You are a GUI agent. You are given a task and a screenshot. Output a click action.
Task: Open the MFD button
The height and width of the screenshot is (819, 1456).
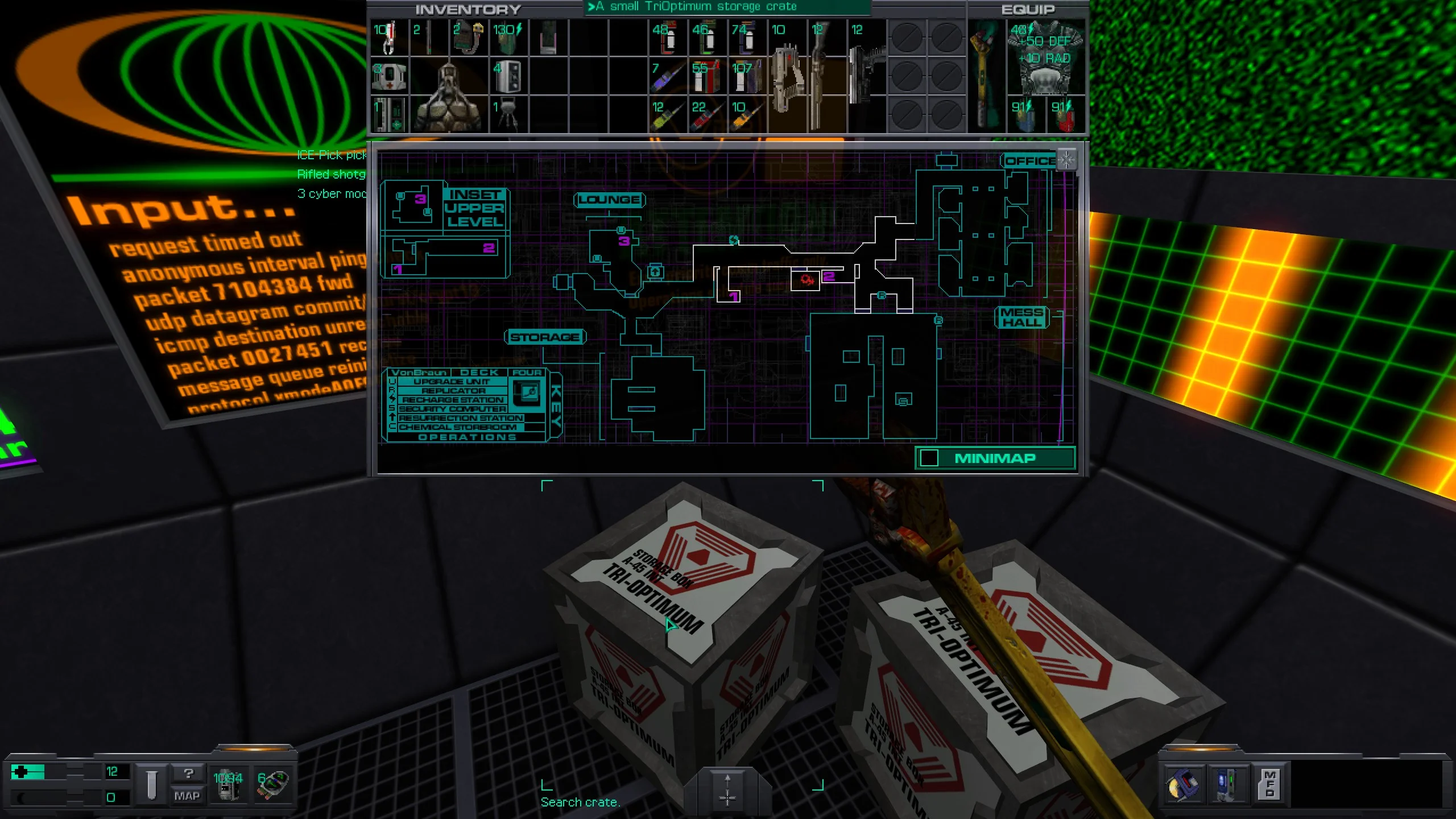click(1269, 784)
